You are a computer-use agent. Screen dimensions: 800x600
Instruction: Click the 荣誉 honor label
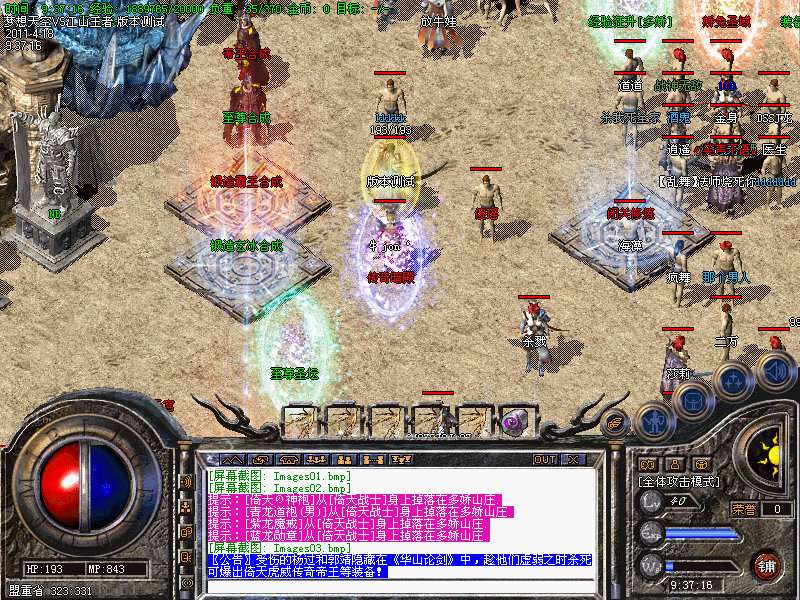pyautogui.click(x=743, y=509)
